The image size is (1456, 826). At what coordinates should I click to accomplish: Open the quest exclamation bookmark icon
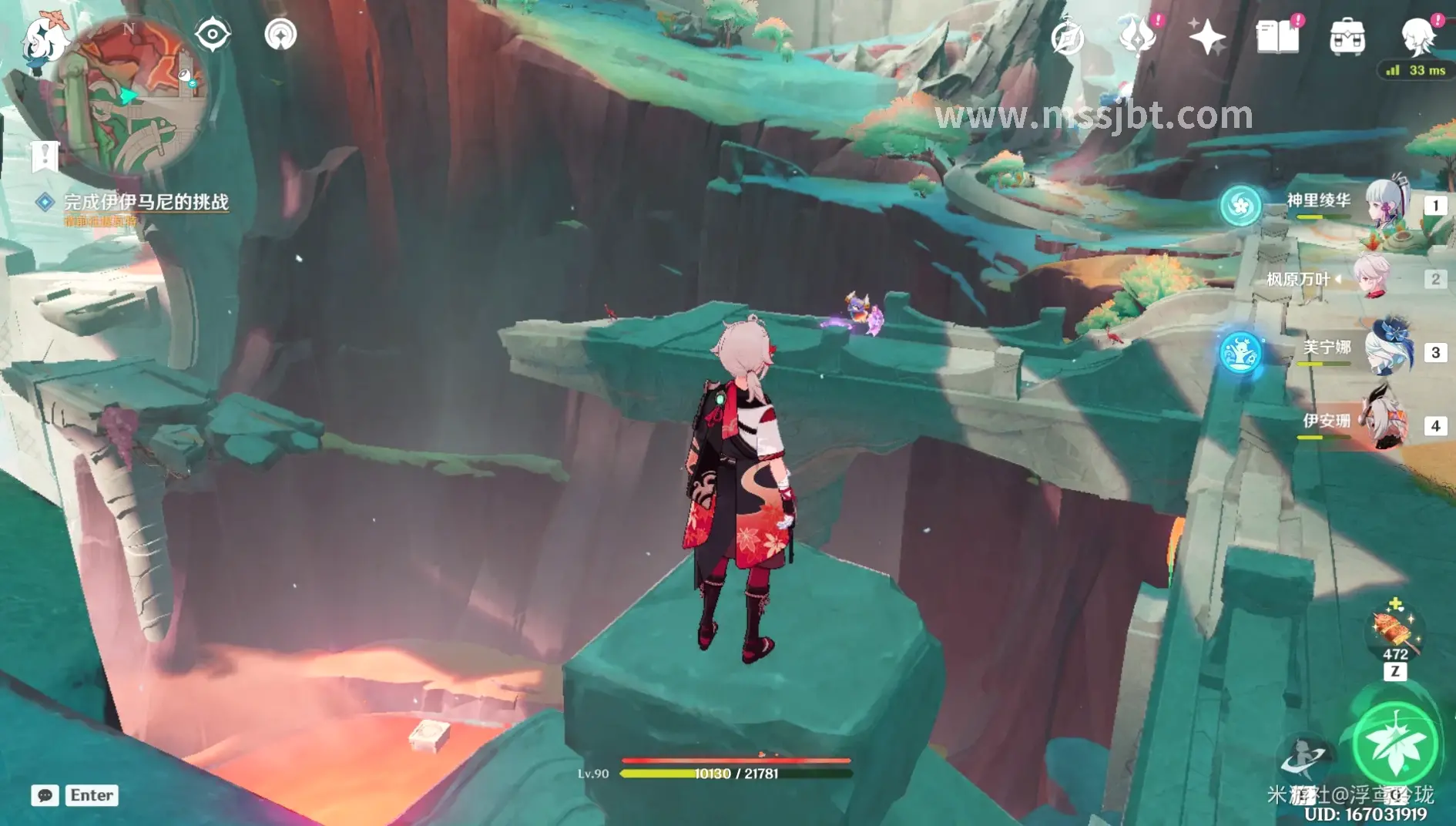[45, 156]
